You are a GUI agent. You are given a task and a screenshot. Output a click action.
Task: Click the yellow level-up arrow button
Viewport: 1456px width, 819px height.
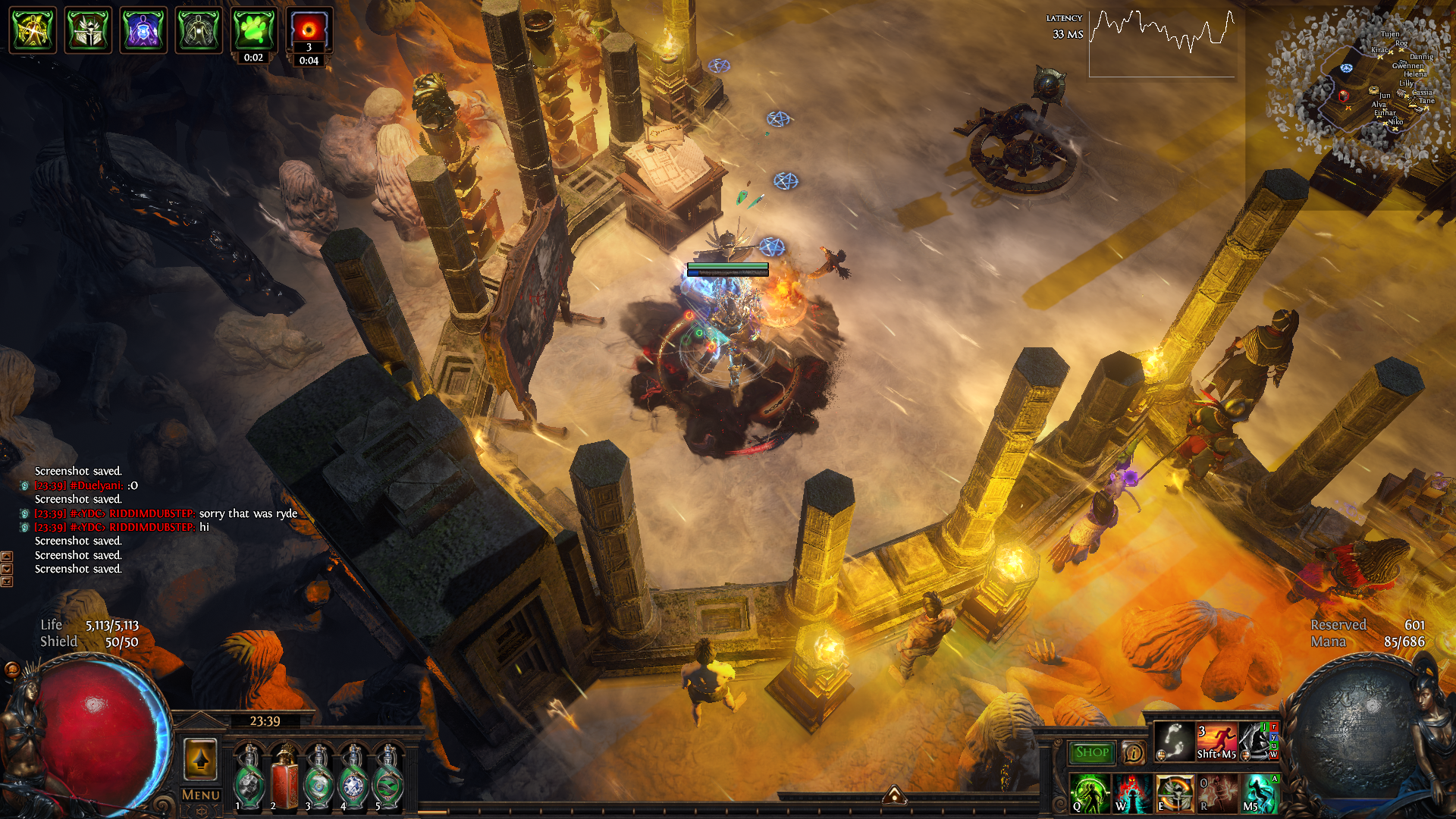pyautogui.click(x=201, y=759)
